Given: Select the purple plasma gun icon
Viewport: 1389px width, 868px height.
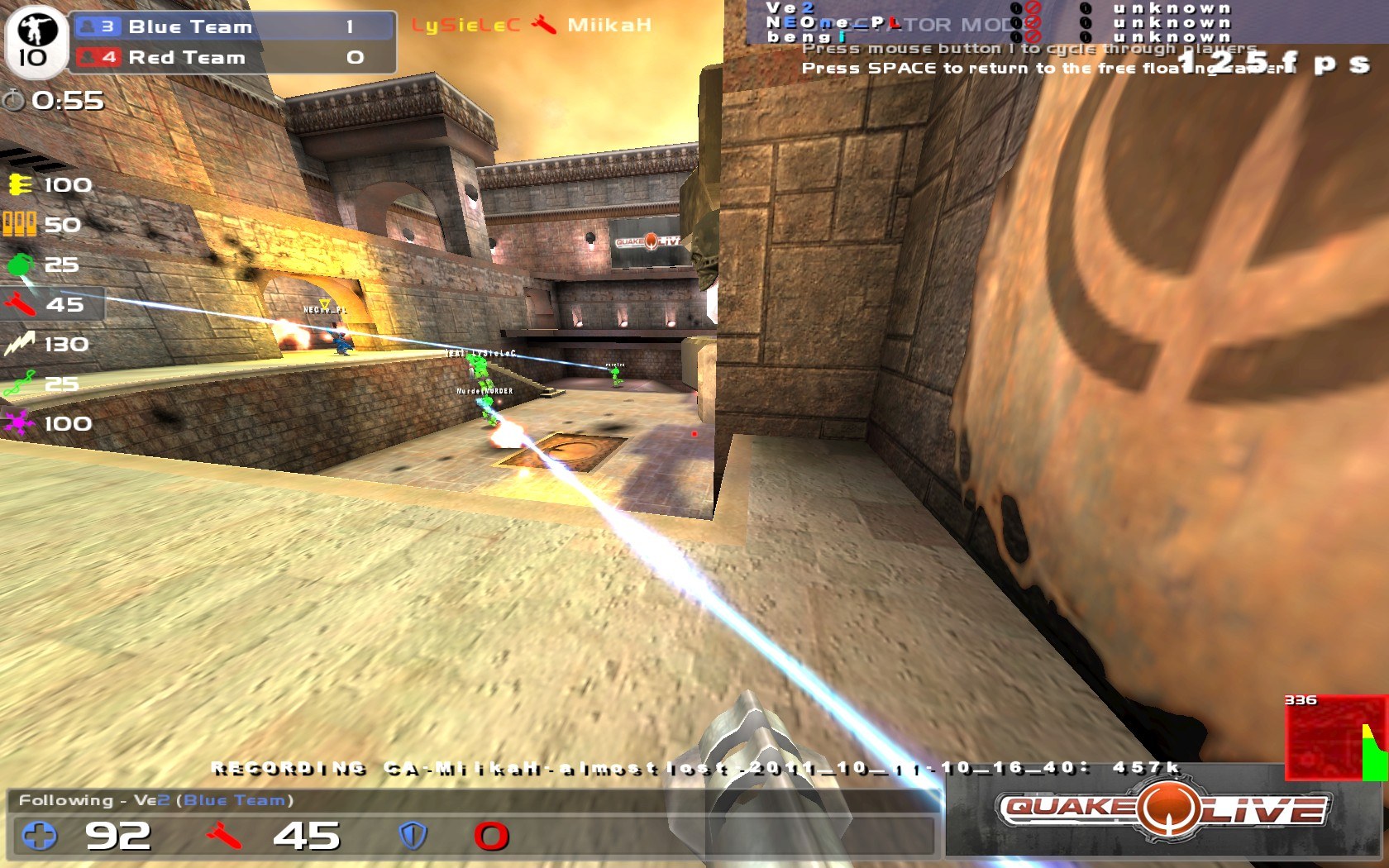Looking at the screenshot, I should 18,423.
